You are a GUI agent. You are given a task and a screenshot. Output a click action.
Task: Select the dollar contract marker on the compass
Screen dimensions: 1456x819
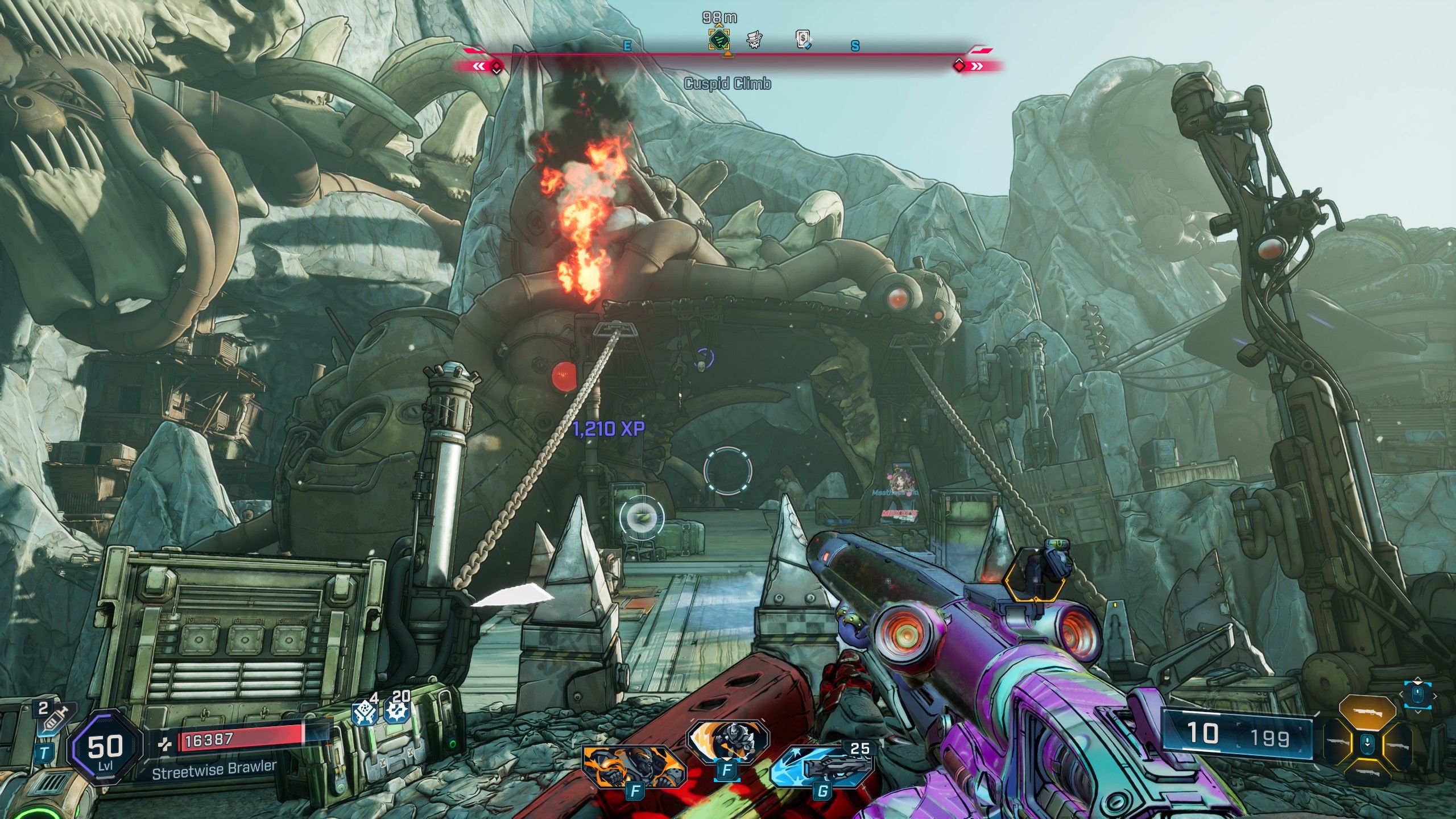803,39
